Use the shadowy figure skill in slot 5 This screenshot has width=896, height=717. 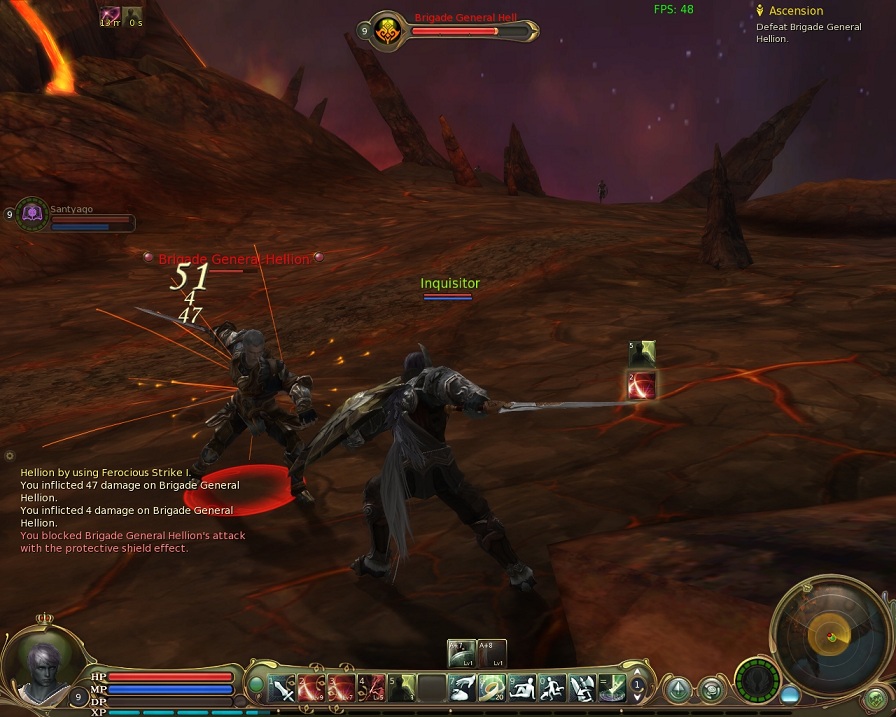[401, 688]
